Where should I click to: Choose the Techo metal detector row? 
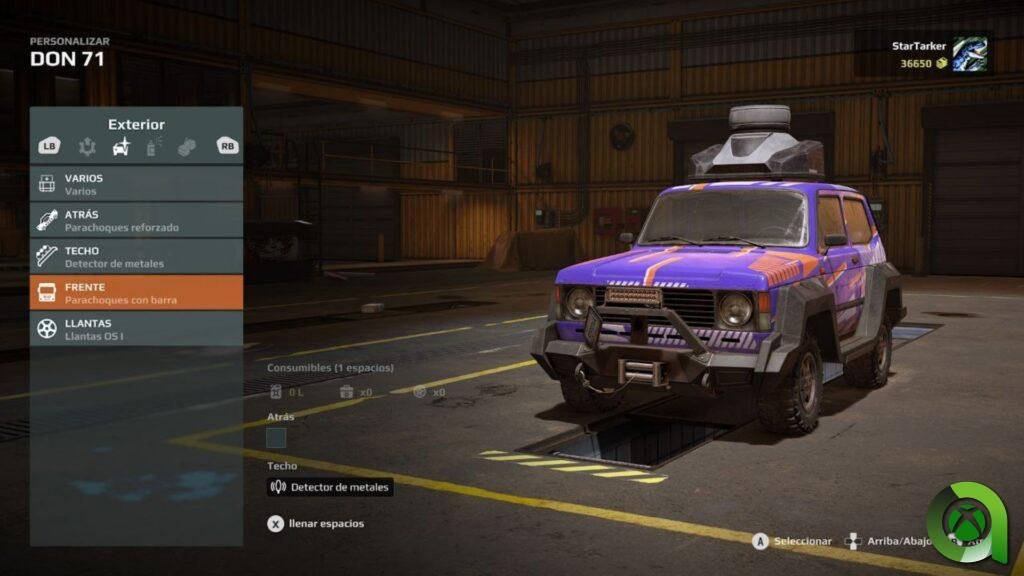pos(136,256)
